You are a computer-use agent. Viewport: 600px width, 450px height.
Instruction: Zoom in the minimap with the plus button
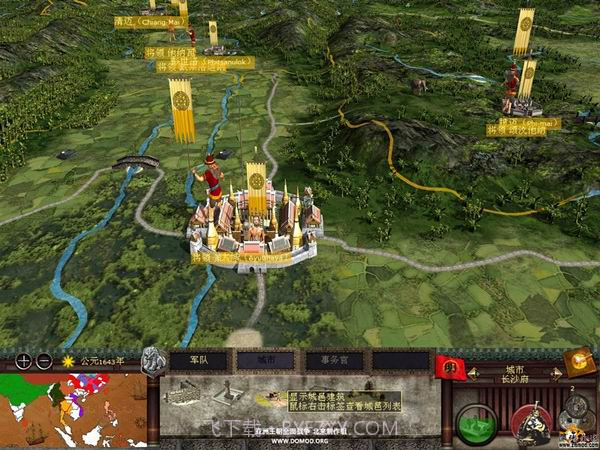coord(23,361)
